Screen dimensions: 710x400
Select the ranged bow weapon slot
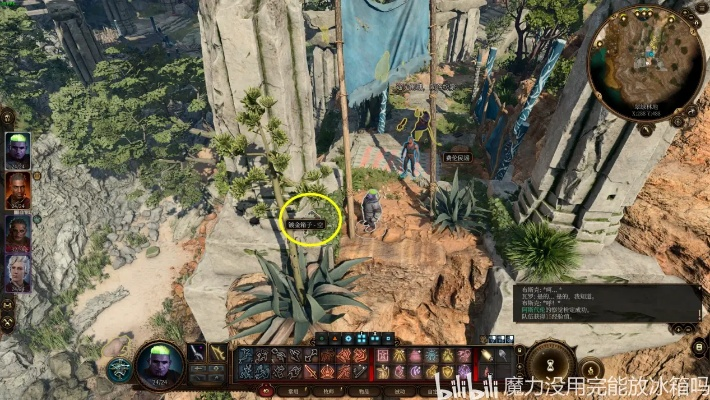218,352
